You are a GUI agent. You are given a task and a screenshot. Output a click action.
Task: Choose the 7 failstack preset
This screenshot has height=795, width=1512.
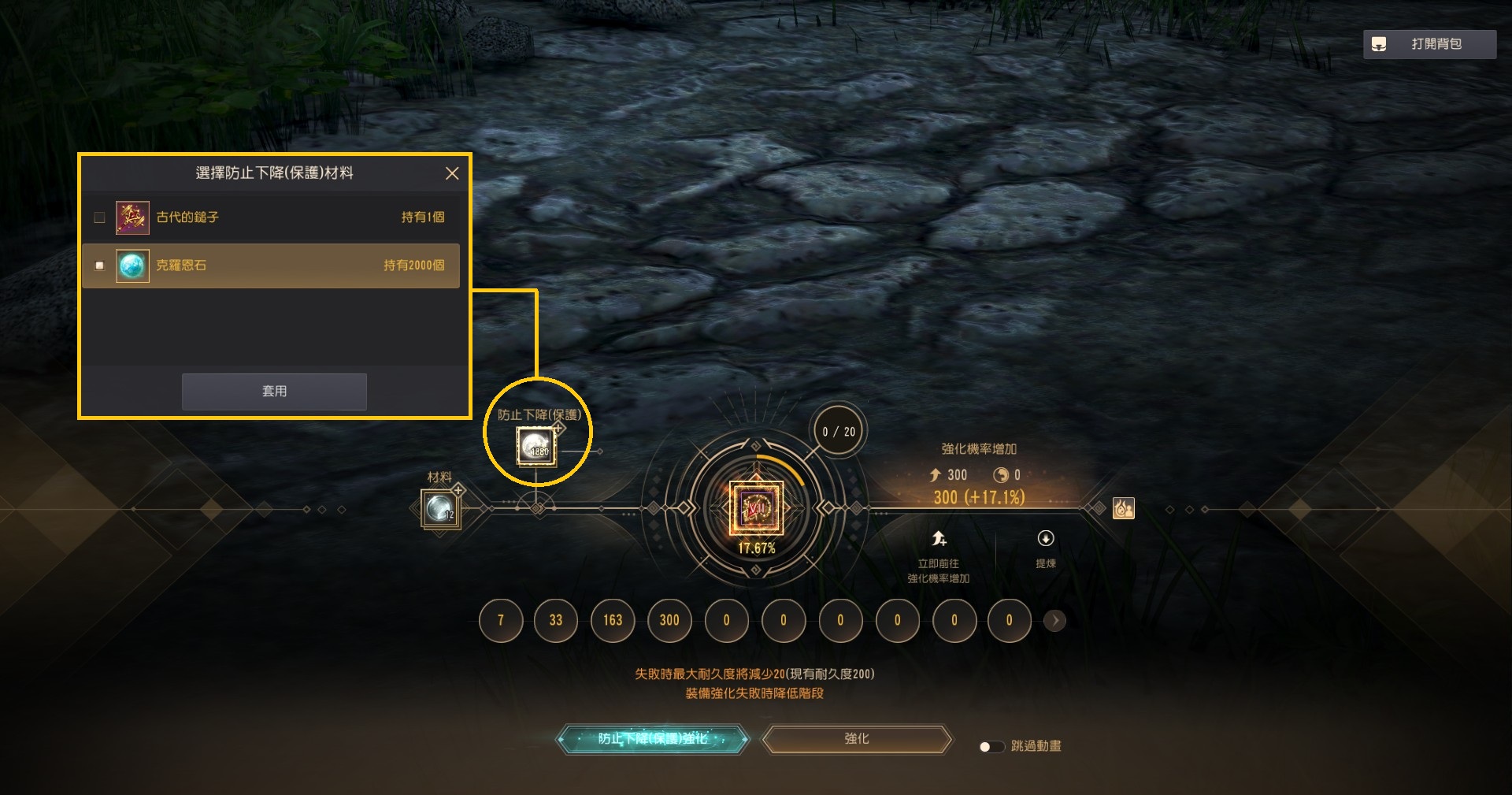(500, 621)
